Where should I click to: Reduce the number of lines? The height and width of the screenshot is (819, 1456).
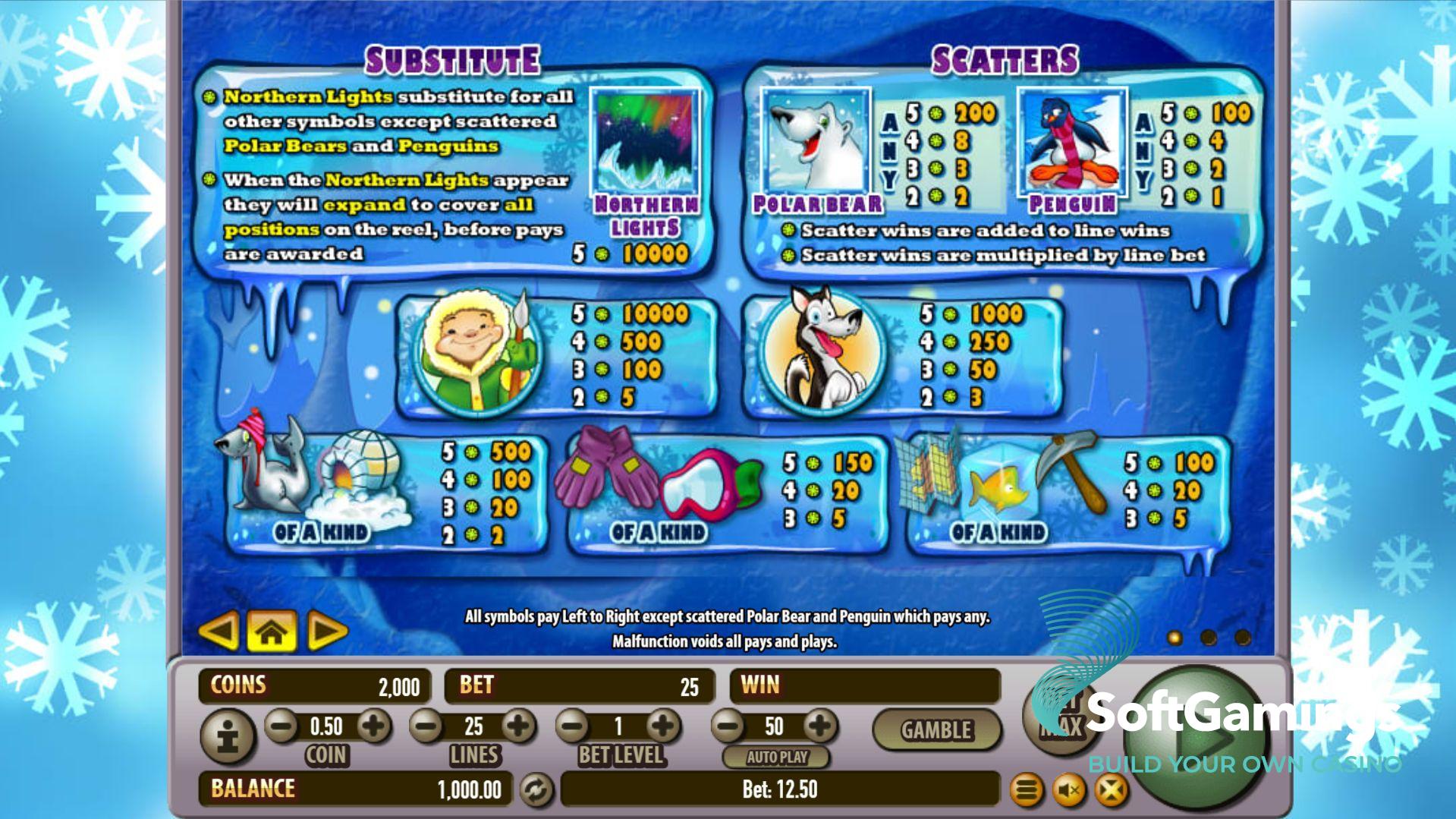(x=426, y=726)
